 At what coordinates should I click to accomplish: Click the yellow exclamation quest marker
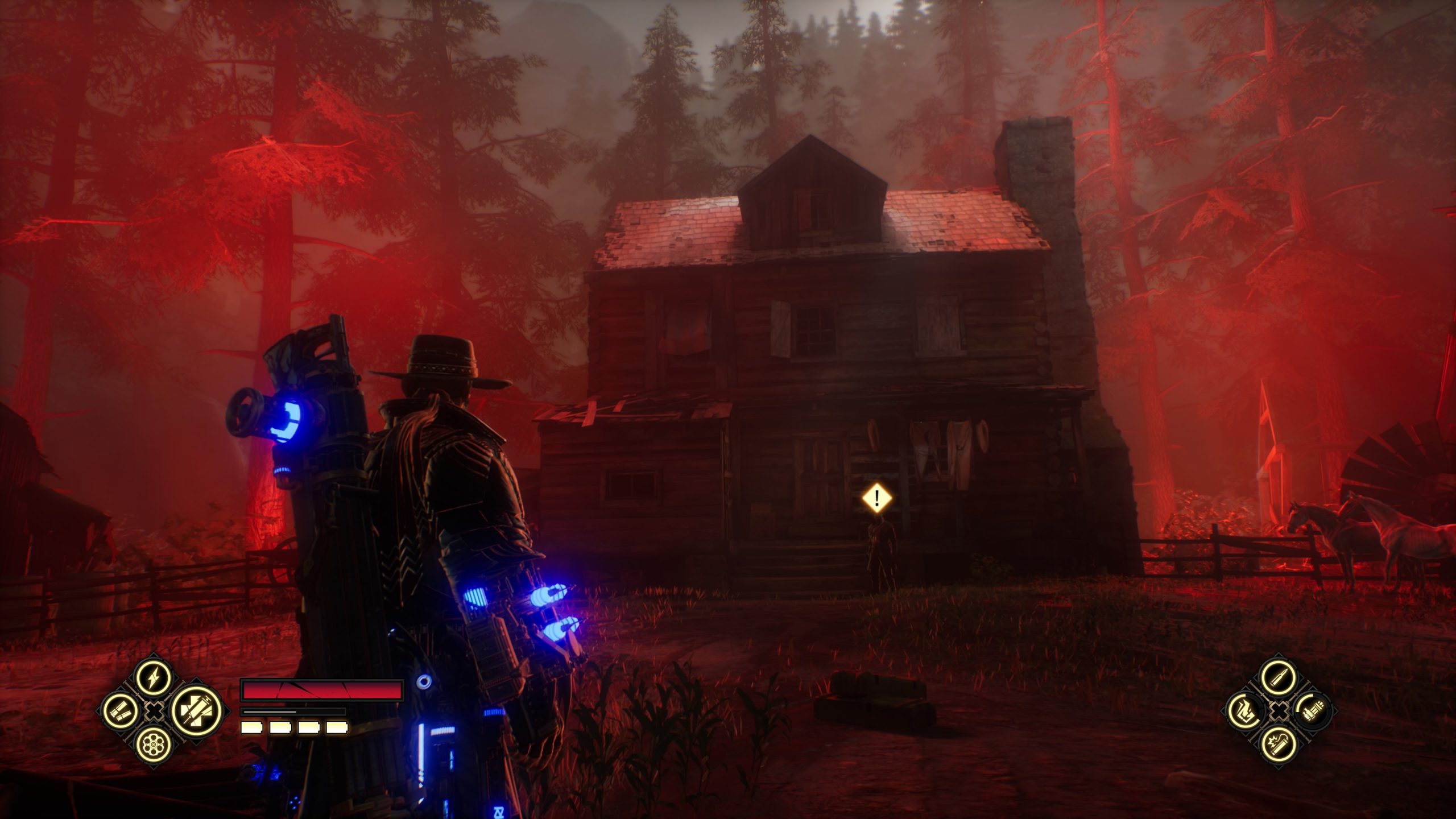(x=877, y=498)
